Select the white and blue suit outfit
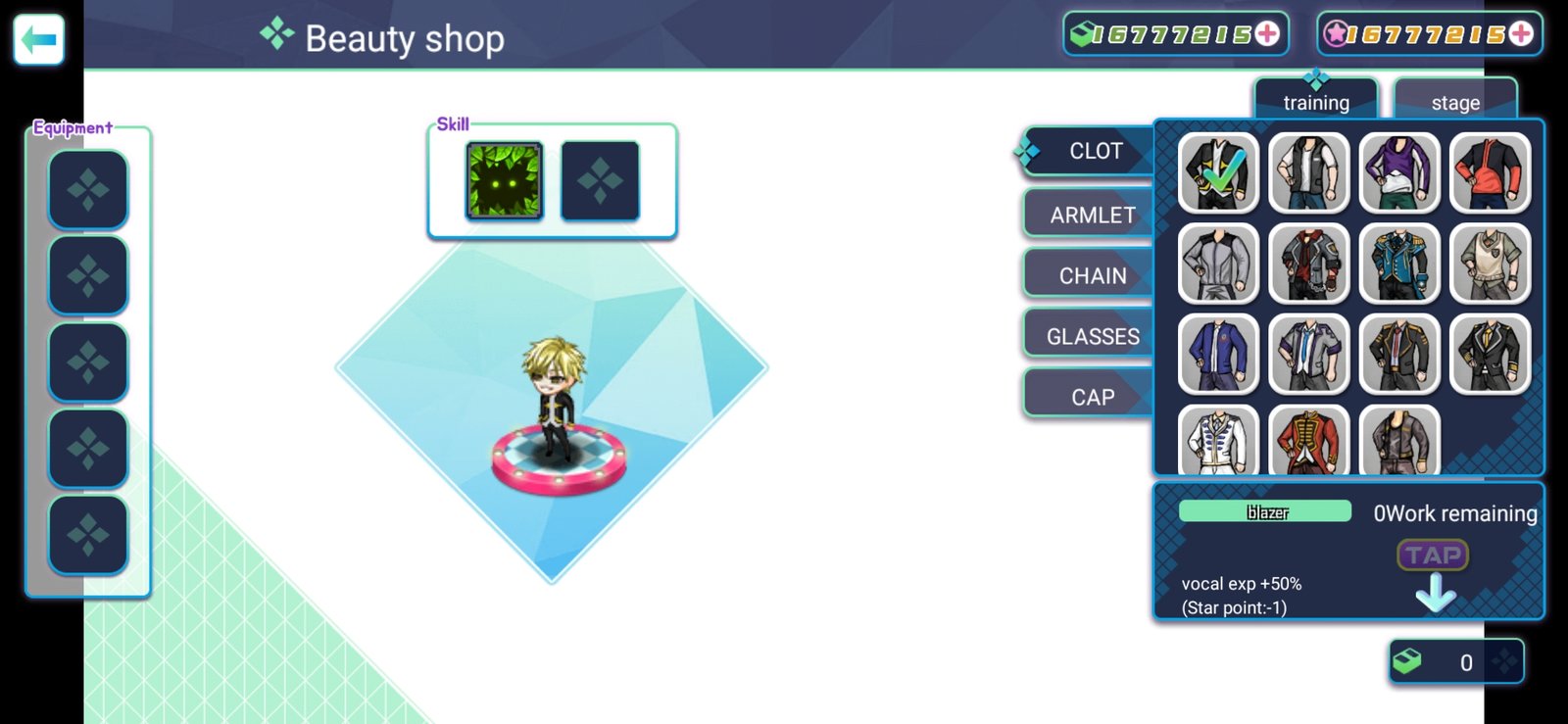 (x=1219, y=440)
